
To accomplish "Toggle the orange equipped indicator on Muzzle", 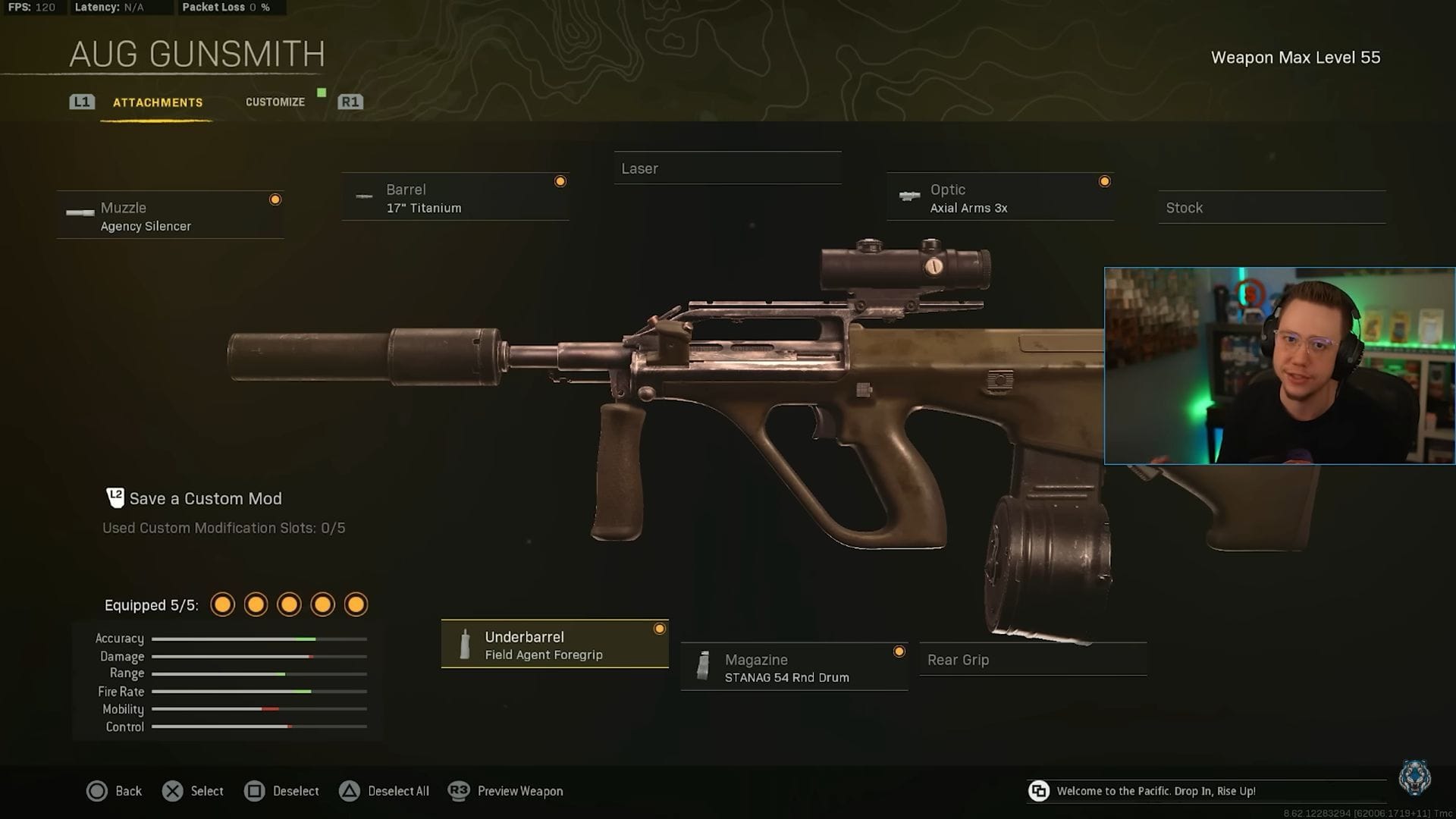I will (275, 199).
